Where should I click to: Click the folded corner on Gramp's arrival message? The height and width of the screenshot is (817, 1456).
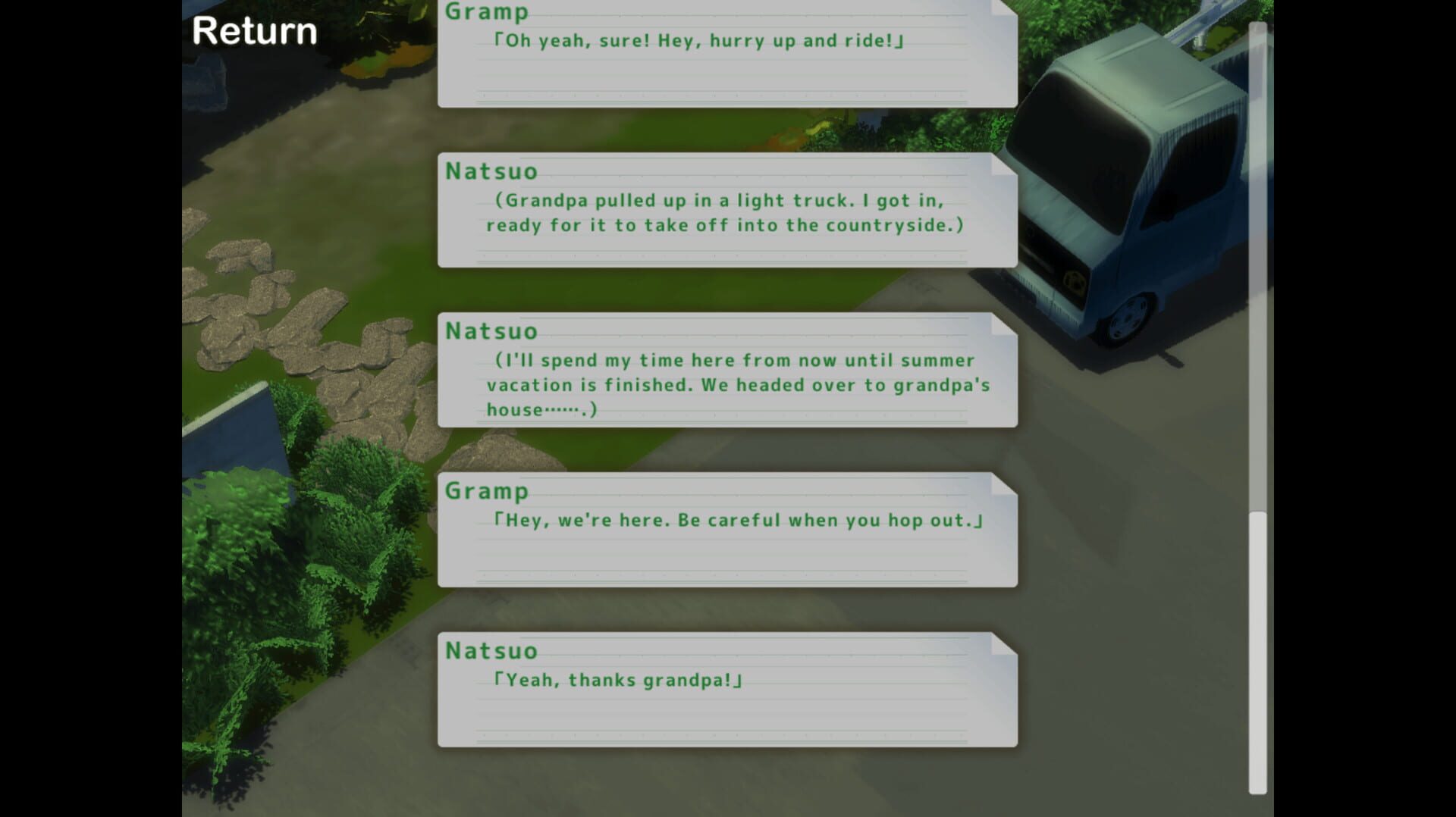(1001, 484)
